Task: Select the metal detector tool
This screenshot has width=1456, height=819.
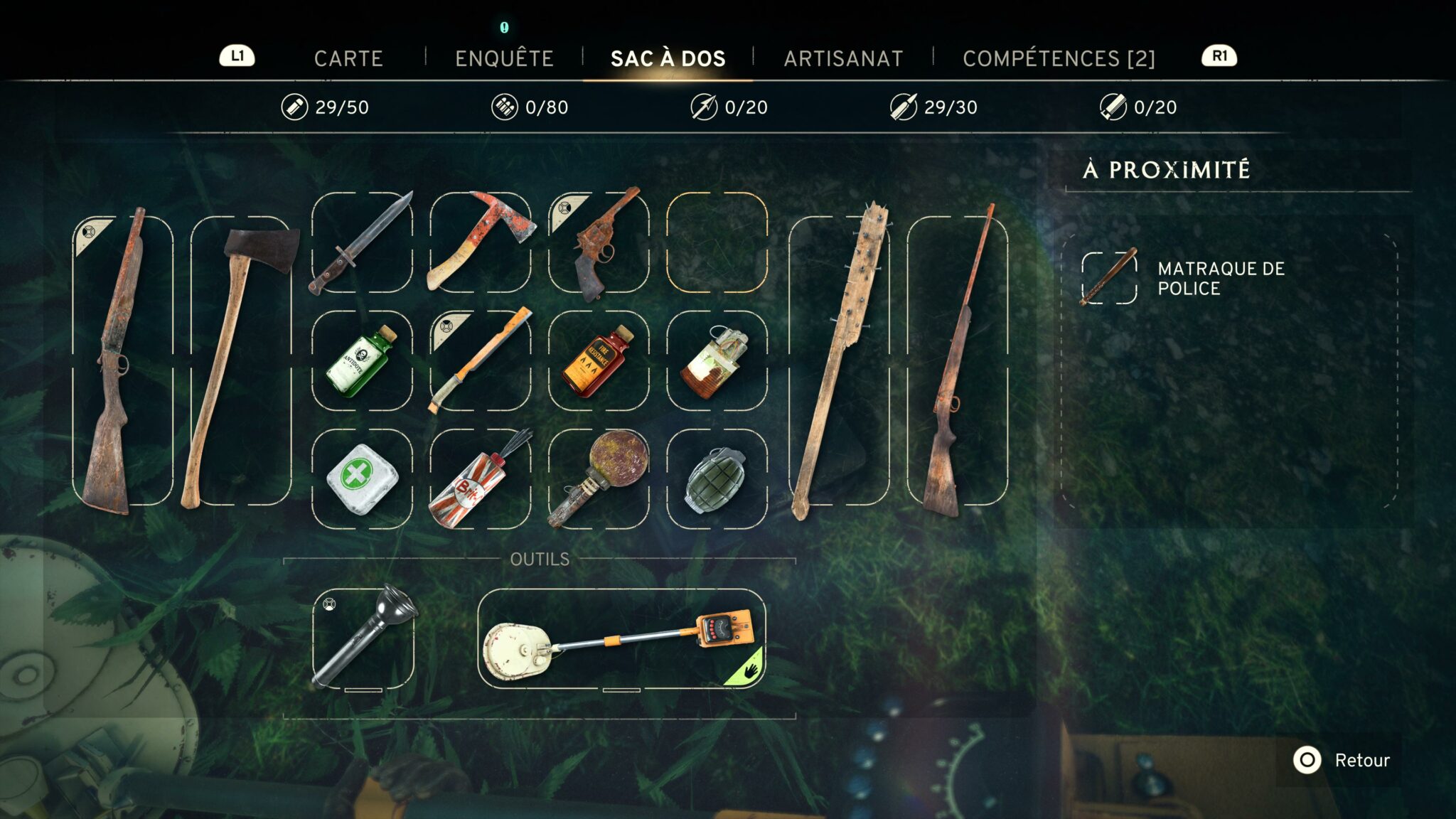Action: pos(621,638)
